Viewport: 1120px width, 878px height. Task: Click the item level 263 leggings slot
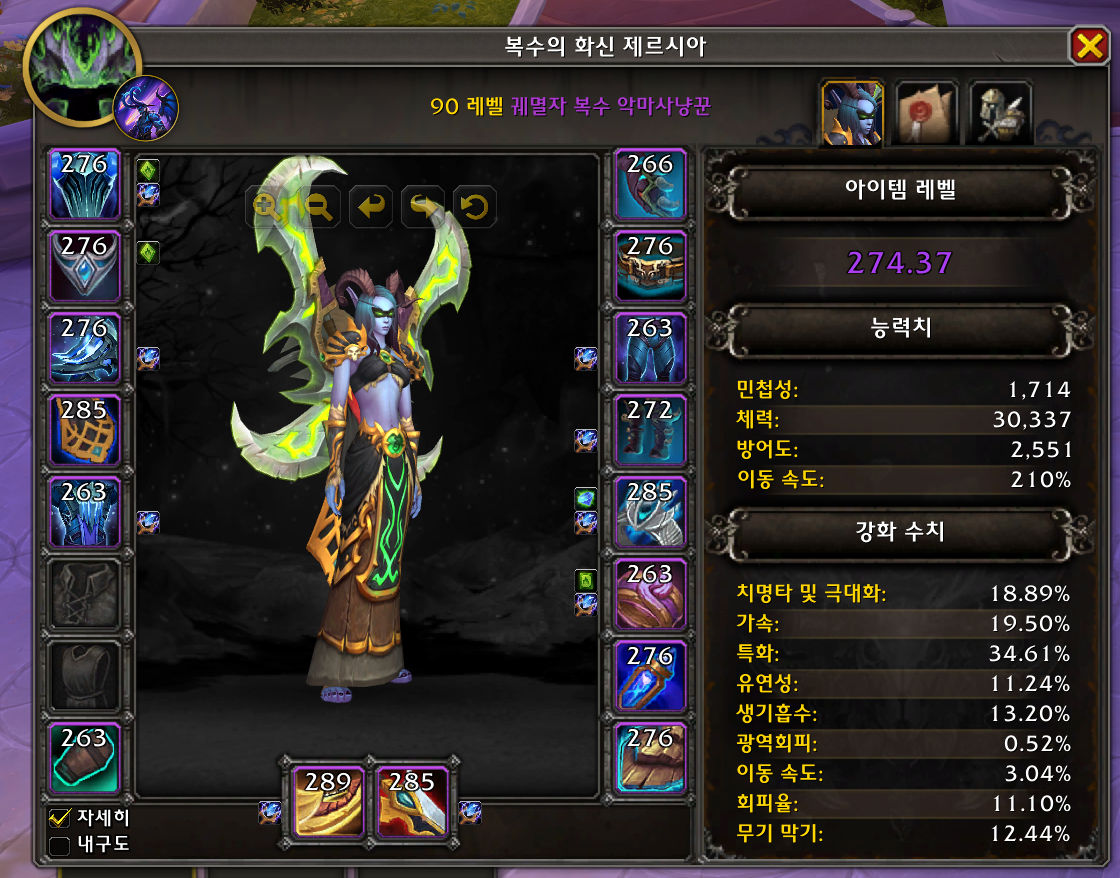click(x=650, y=348)
